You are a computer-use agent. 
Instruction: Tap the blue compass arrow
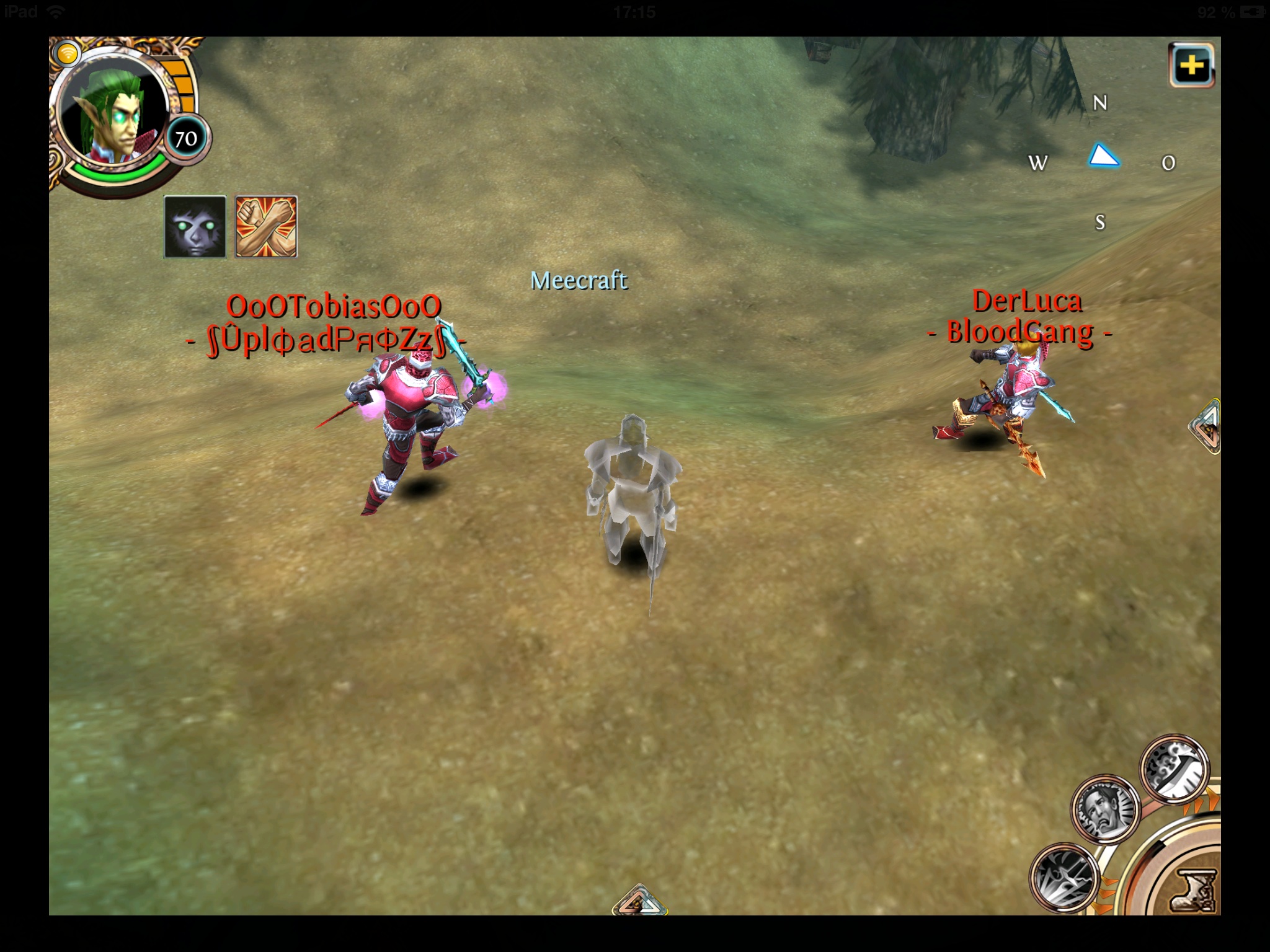(1103, 157)
